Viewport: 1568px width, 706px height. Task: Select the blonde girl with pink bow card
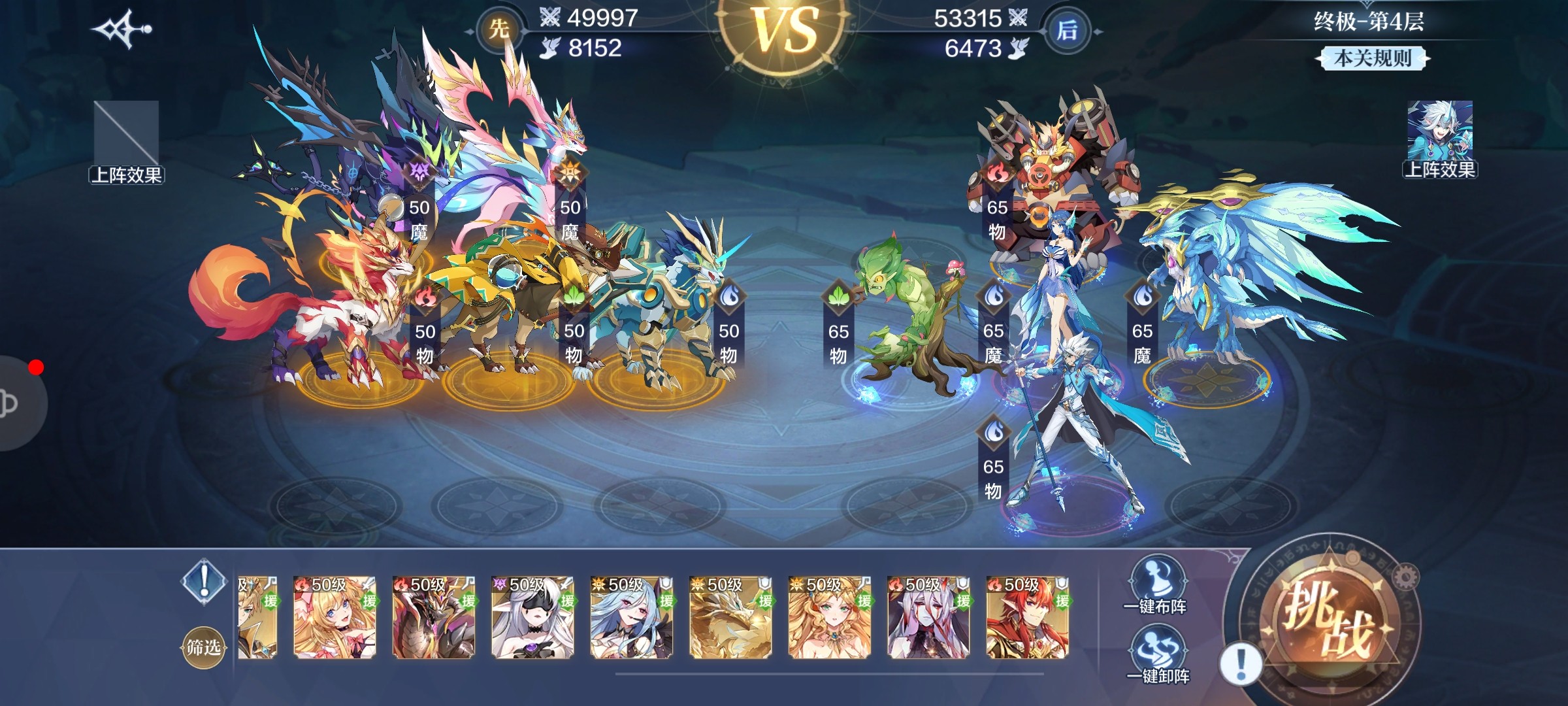click(x=335, y=618)
